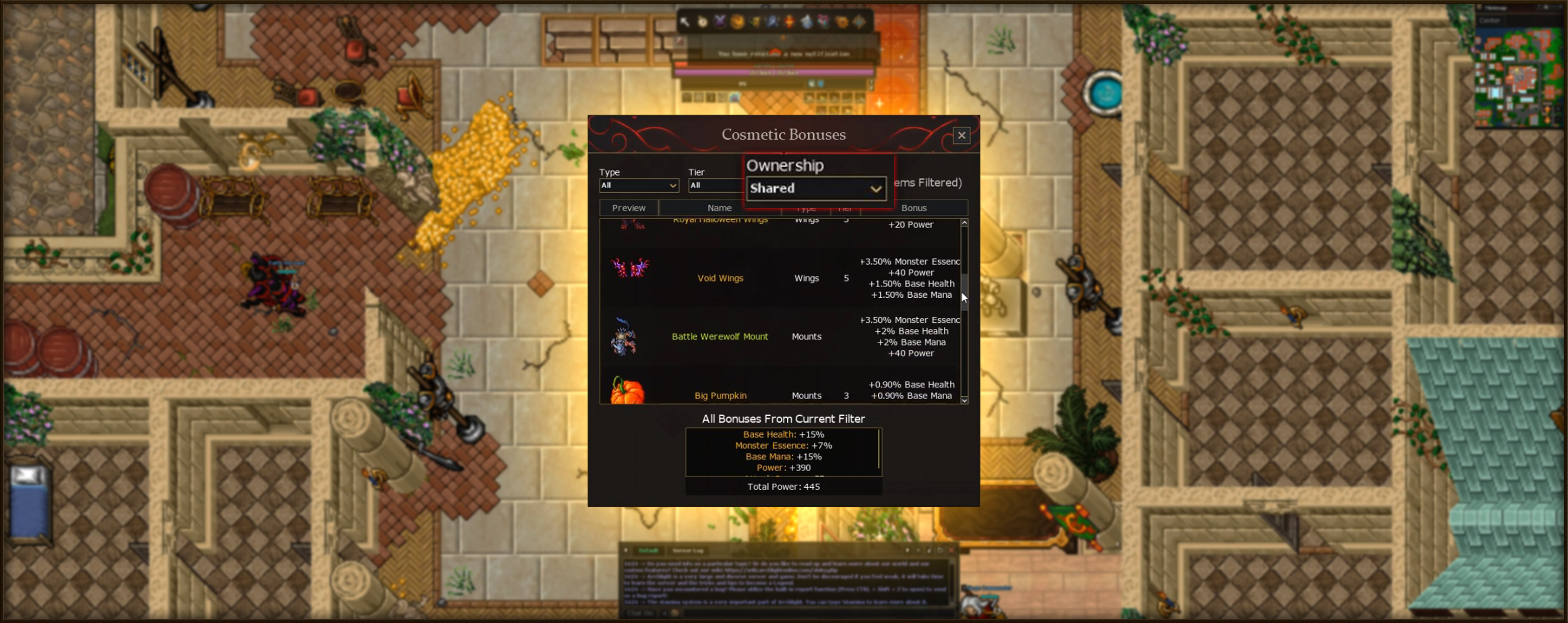Click the Bonus column header
1568x623 pixels.
tap(913, 208)
